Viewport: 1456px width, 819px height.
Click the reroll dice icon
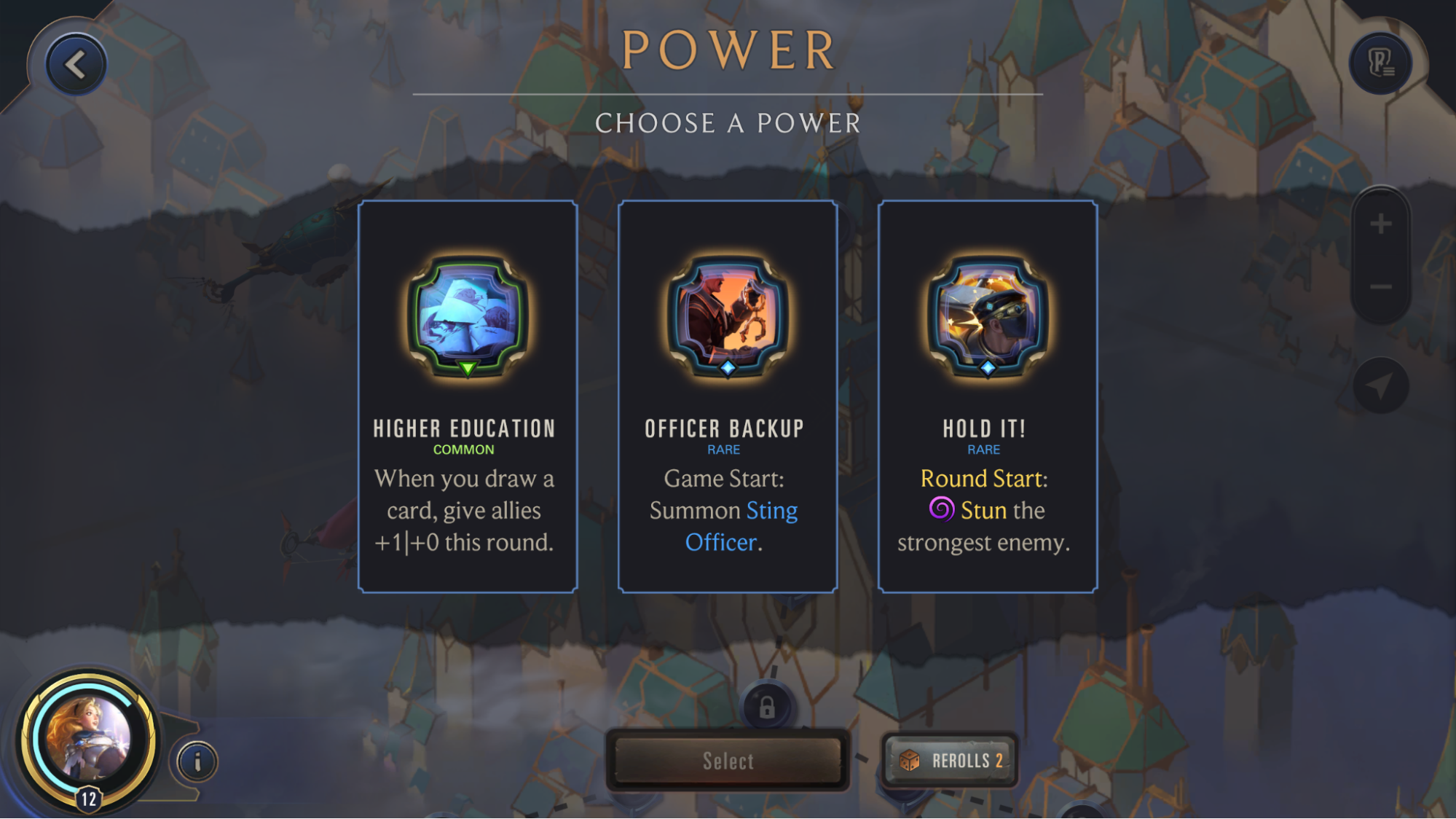coord(910,760)
